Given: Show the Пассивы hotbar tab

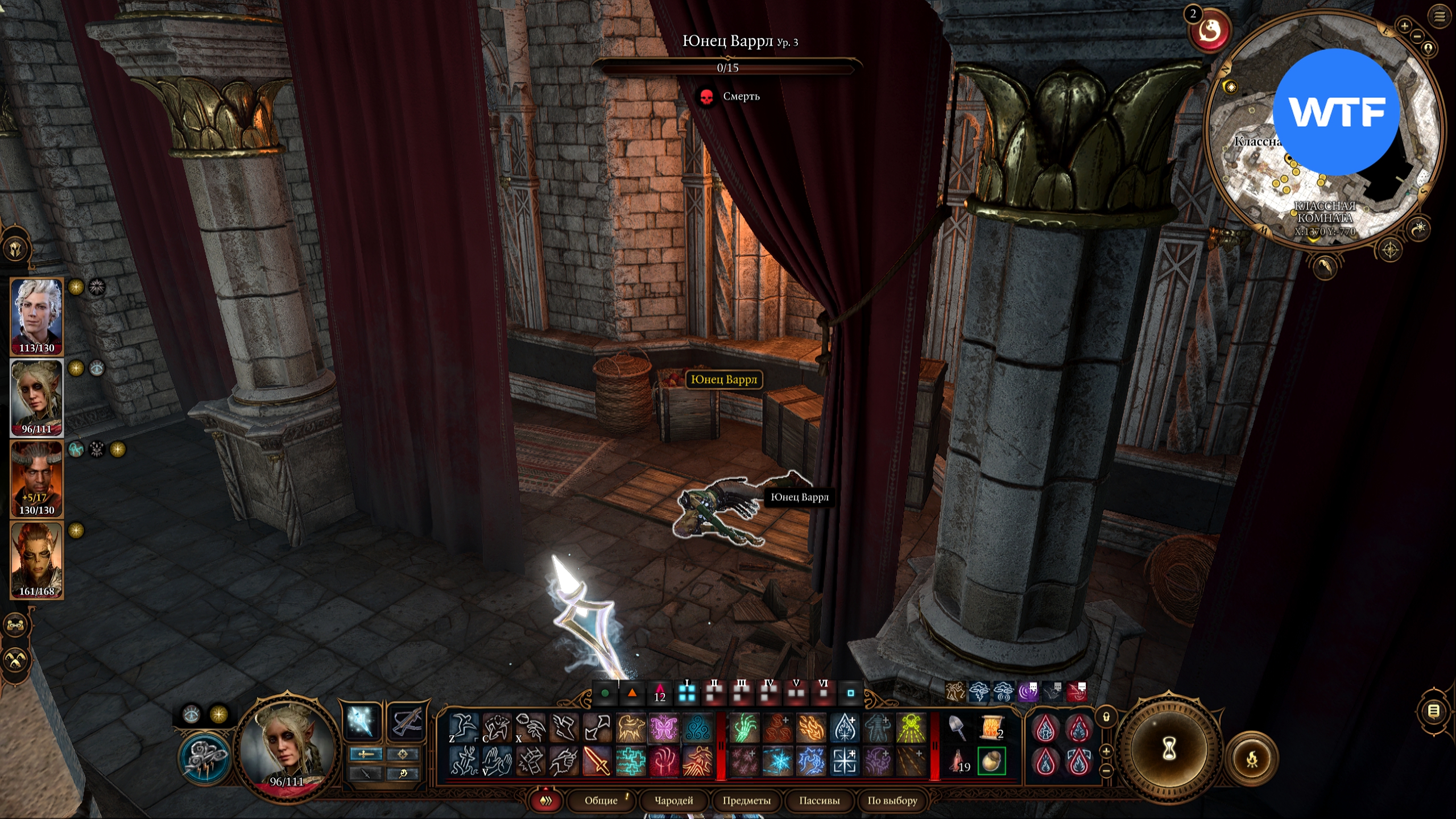Looking at the screenshot, I should click(x=819, y=800).
